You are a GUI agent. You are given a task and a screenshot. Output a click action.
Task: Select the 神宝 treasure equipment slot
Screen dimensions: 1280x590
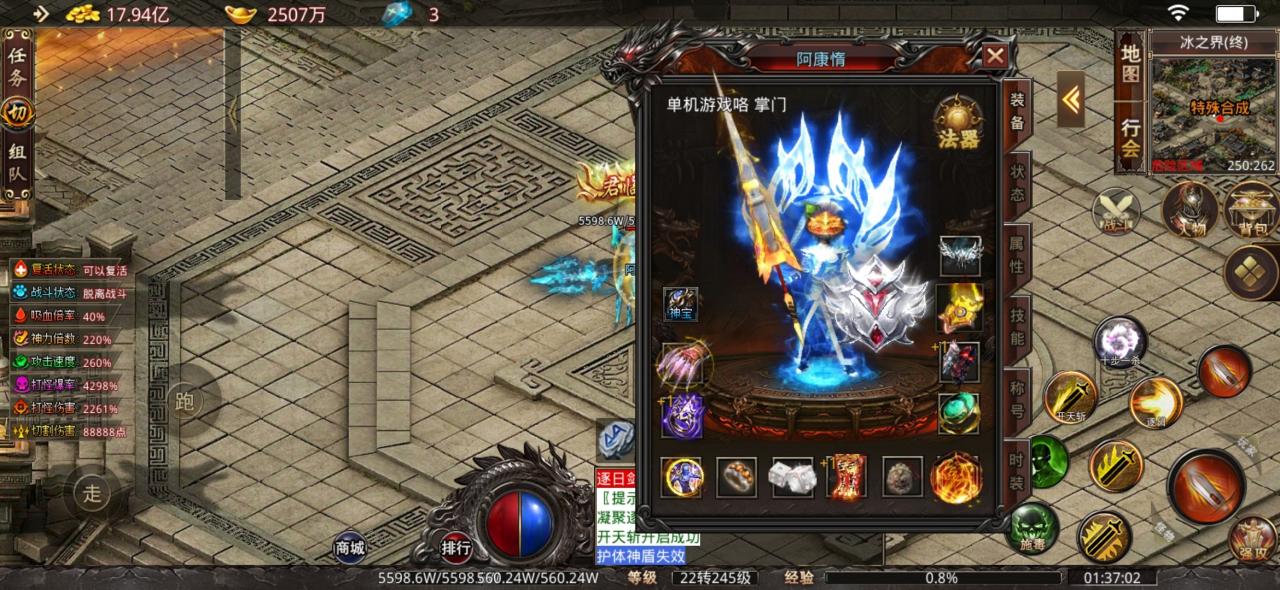click(681, 303)
